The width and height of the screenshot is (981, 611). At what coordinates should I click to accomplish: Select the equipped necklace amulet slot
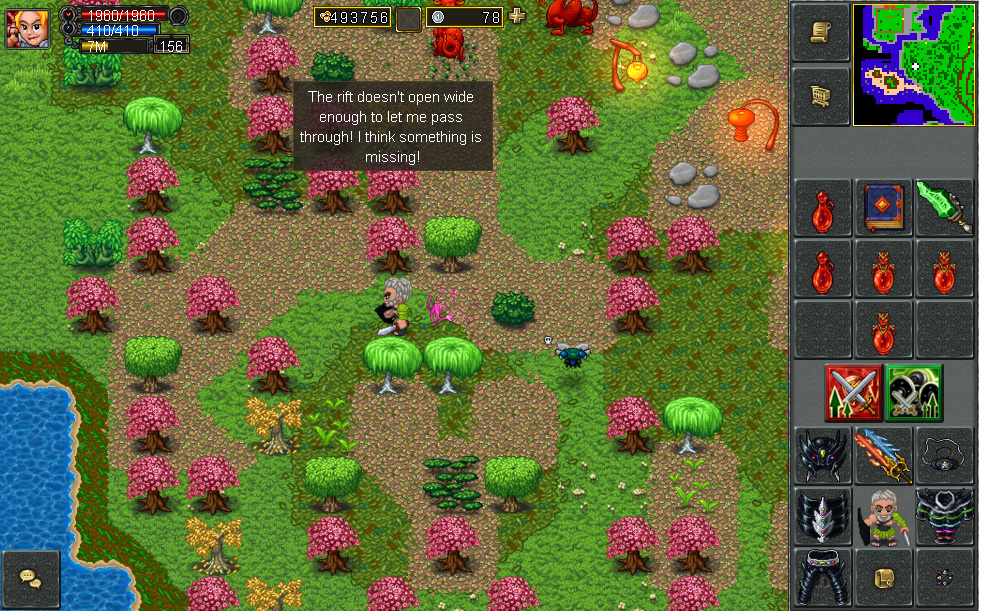(x=944, y=456)
